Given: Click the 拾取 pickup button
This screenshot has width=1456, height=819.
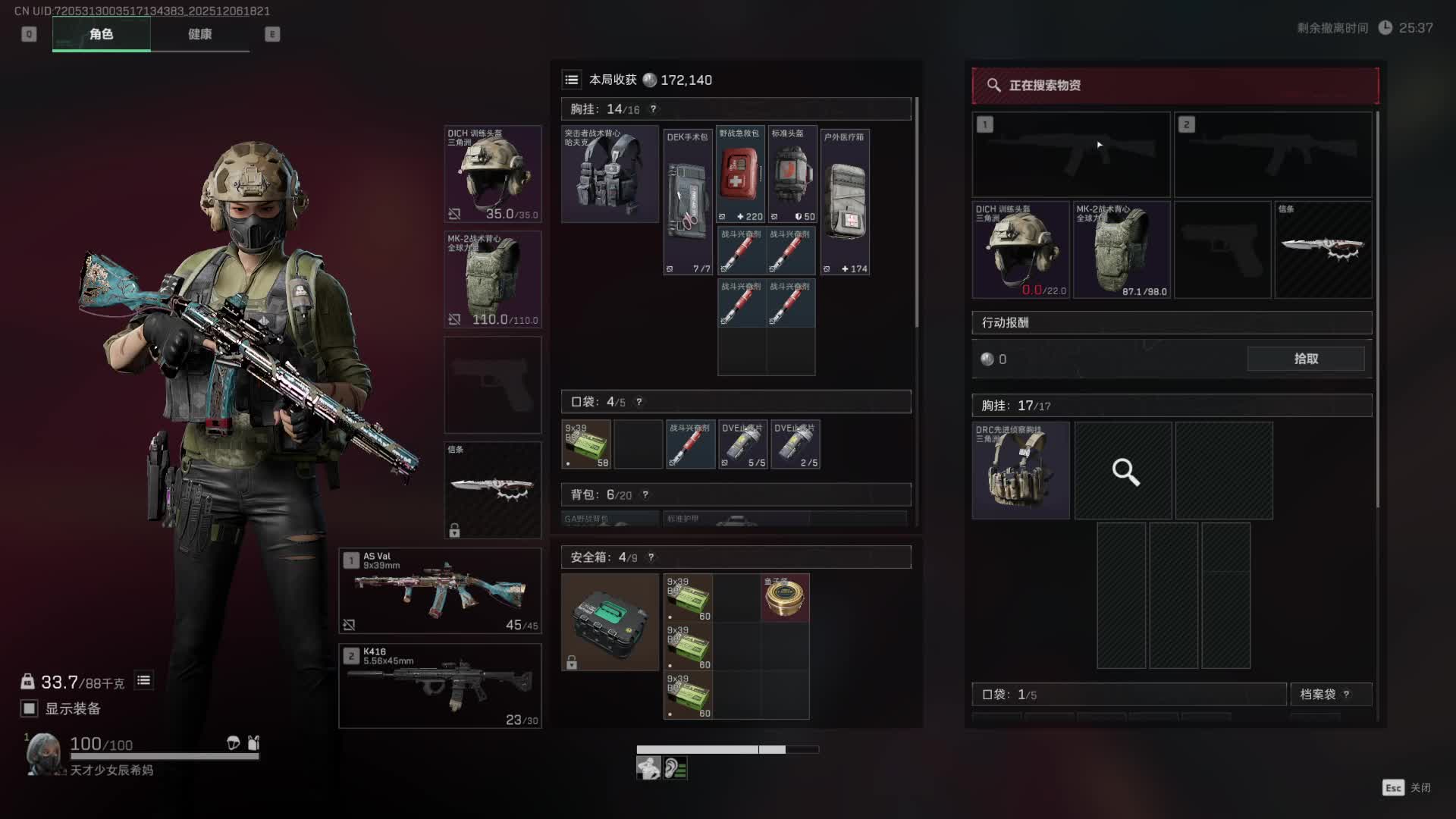Looking at the screenshot, I should (1305, 359).
